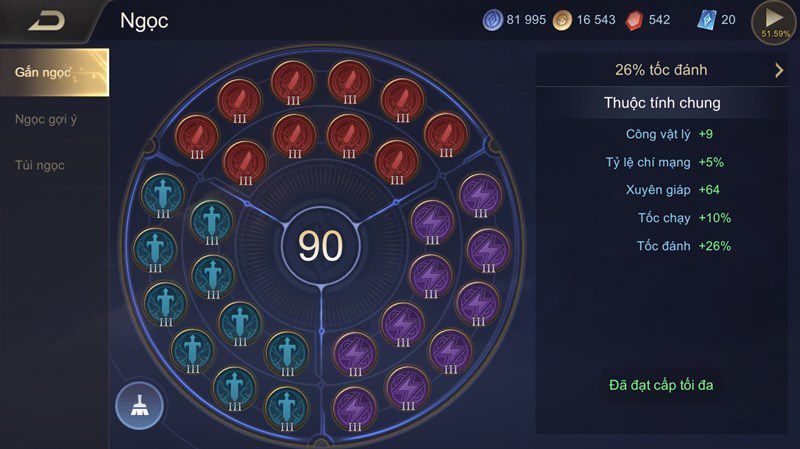The height and width of the screenshot is (449, 800).
Task: Expand the 26% tốc đánh page arrow
Action: pos(779,70)
